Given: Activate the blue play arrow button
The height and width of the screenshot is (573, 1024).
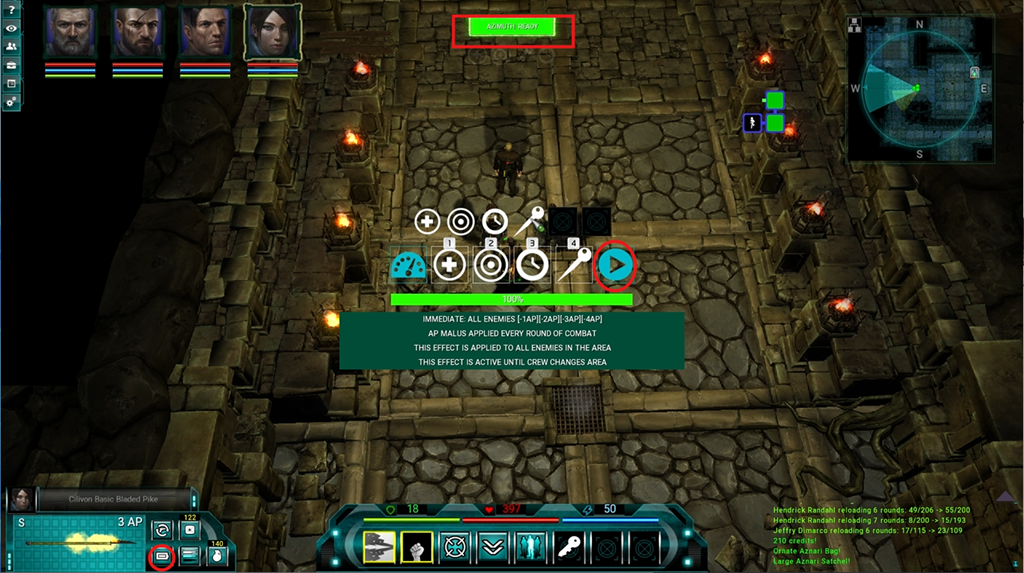Looking at the screenshot, I should [x=616, y=265].
